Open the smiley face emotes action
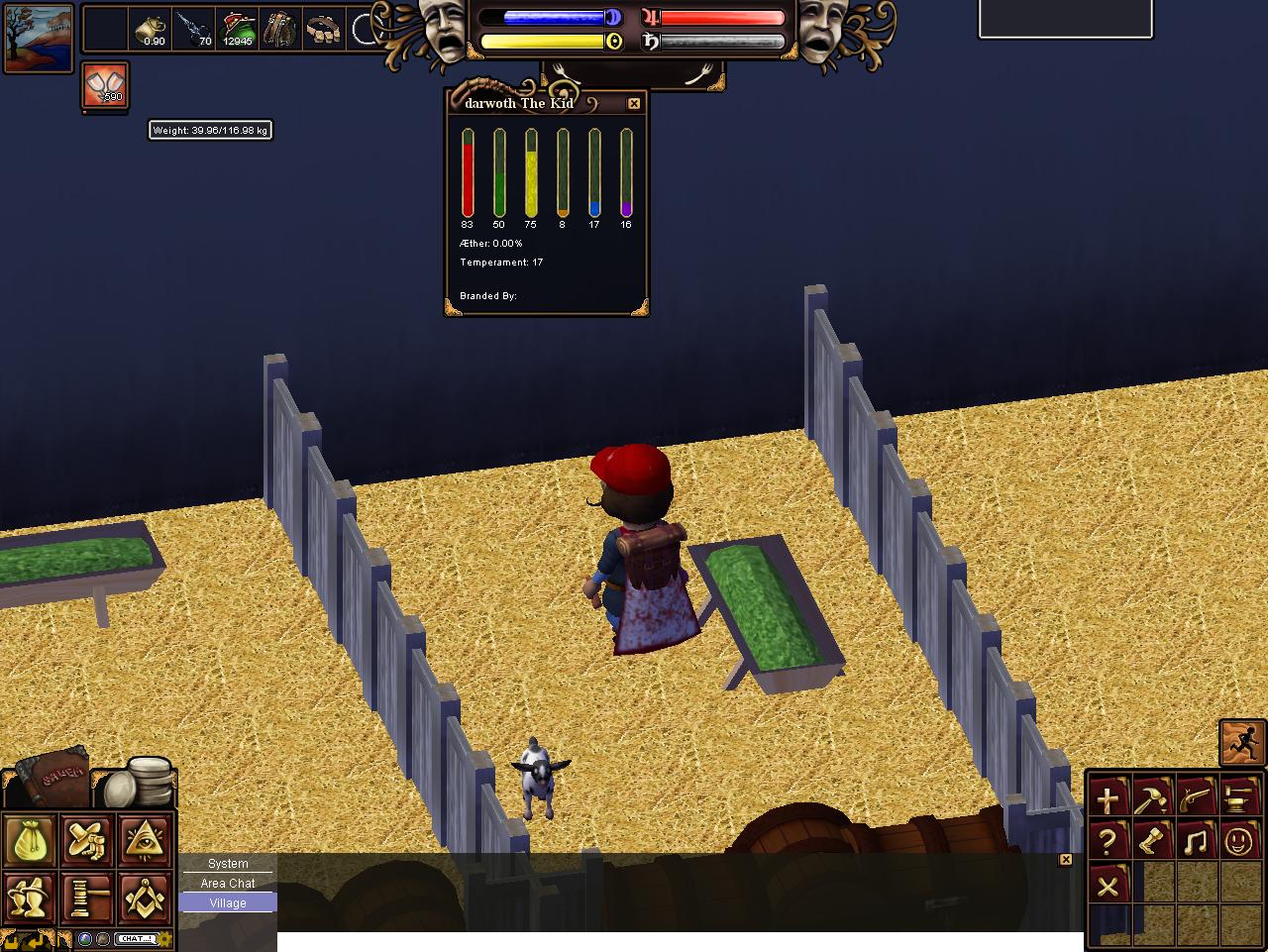1268x952 pixels. point(1238,842)
